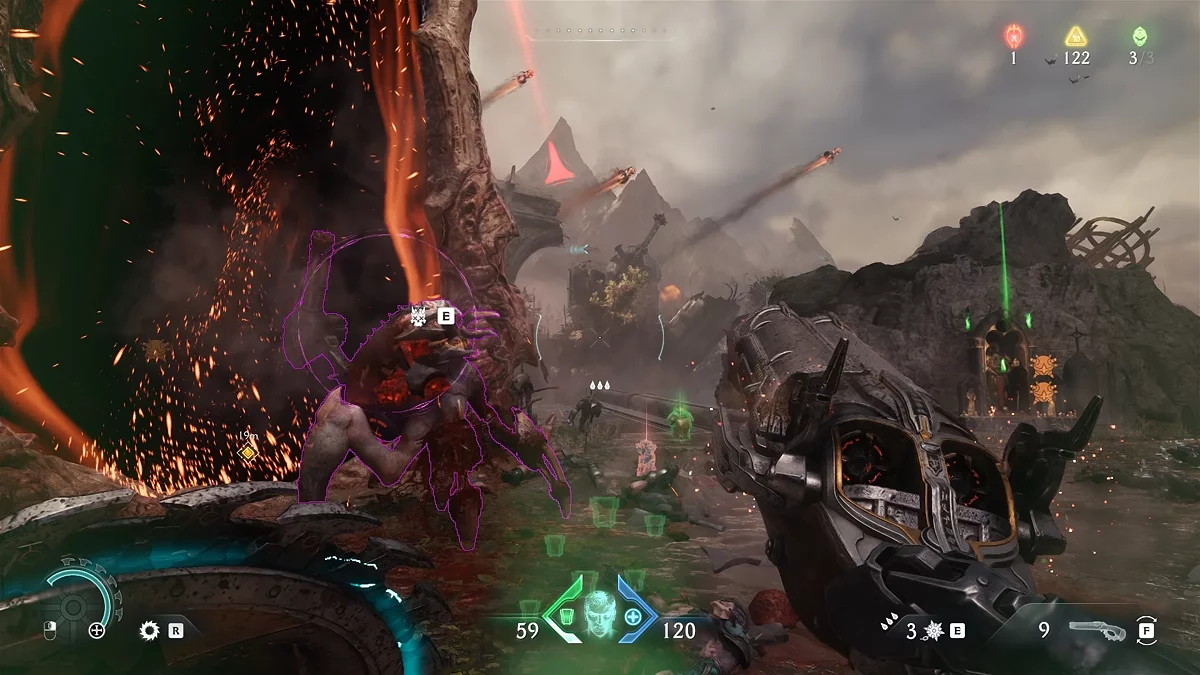Click the blue health cross icon
Viewport: 1200px width, 675px height.
click(633, 615)
